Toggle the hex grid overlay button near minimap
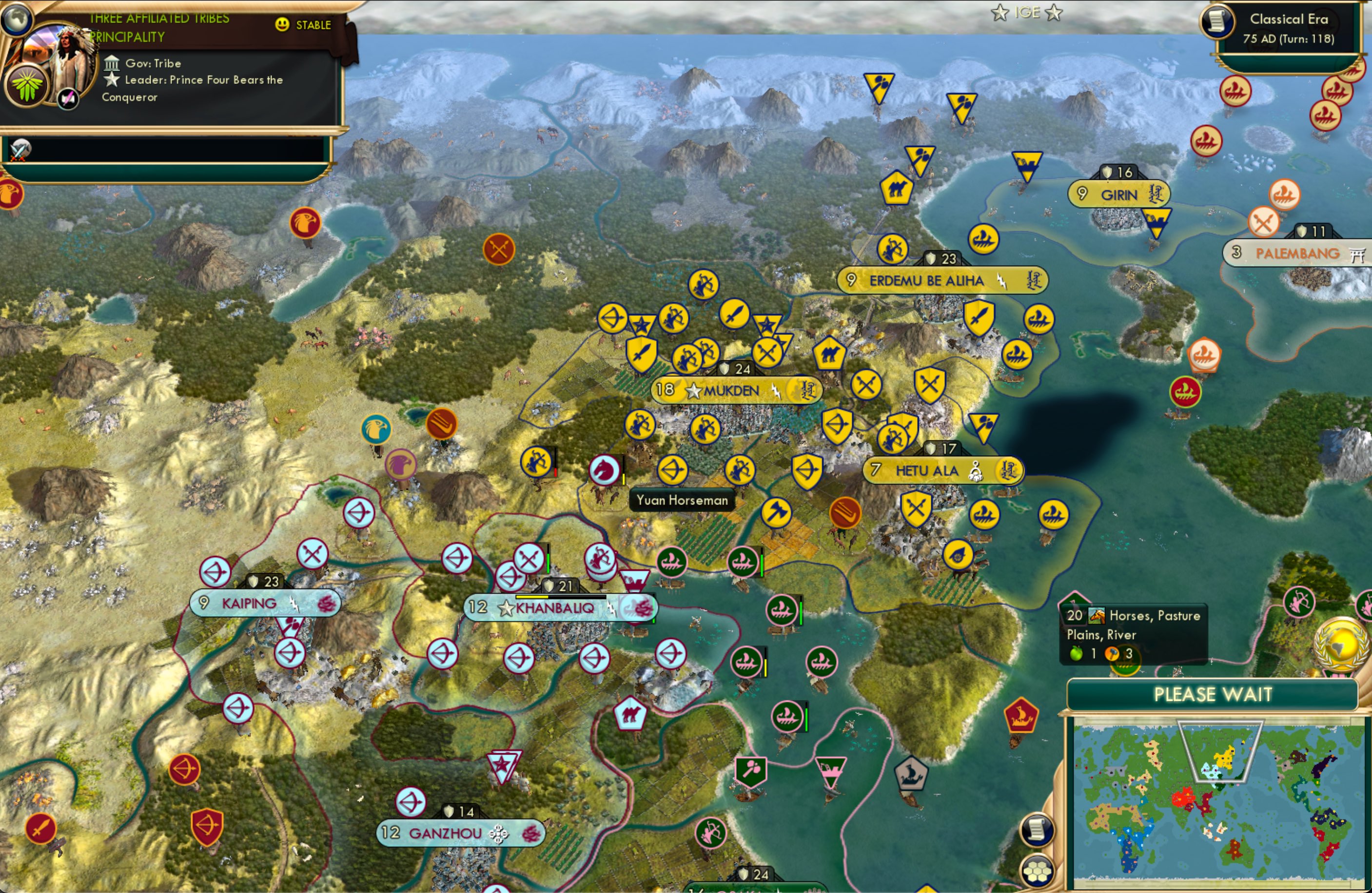 (x=1037, y=872)
